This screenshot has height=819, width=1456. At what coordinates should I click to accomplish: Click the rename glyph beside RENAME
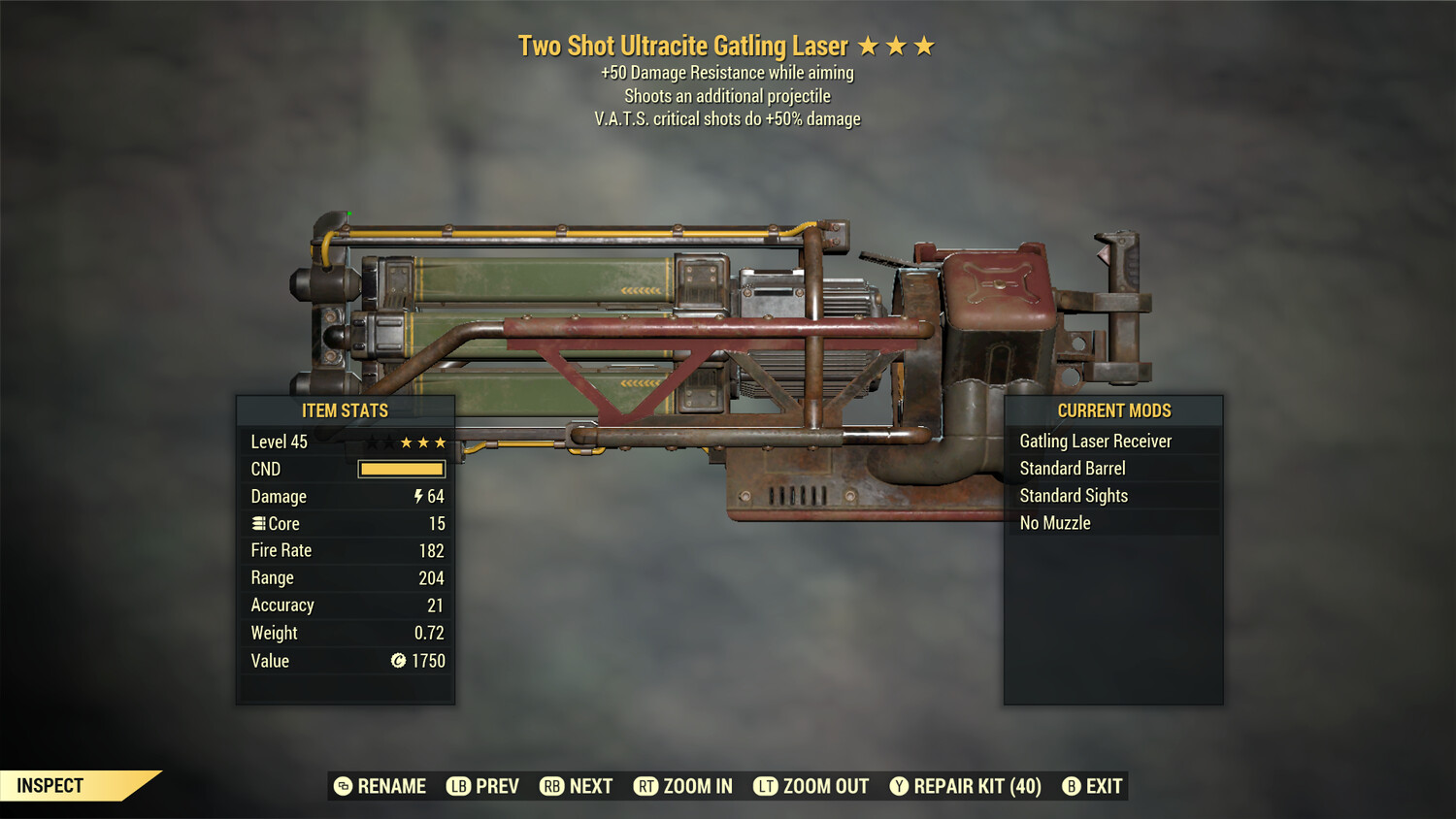click(342, 786)
